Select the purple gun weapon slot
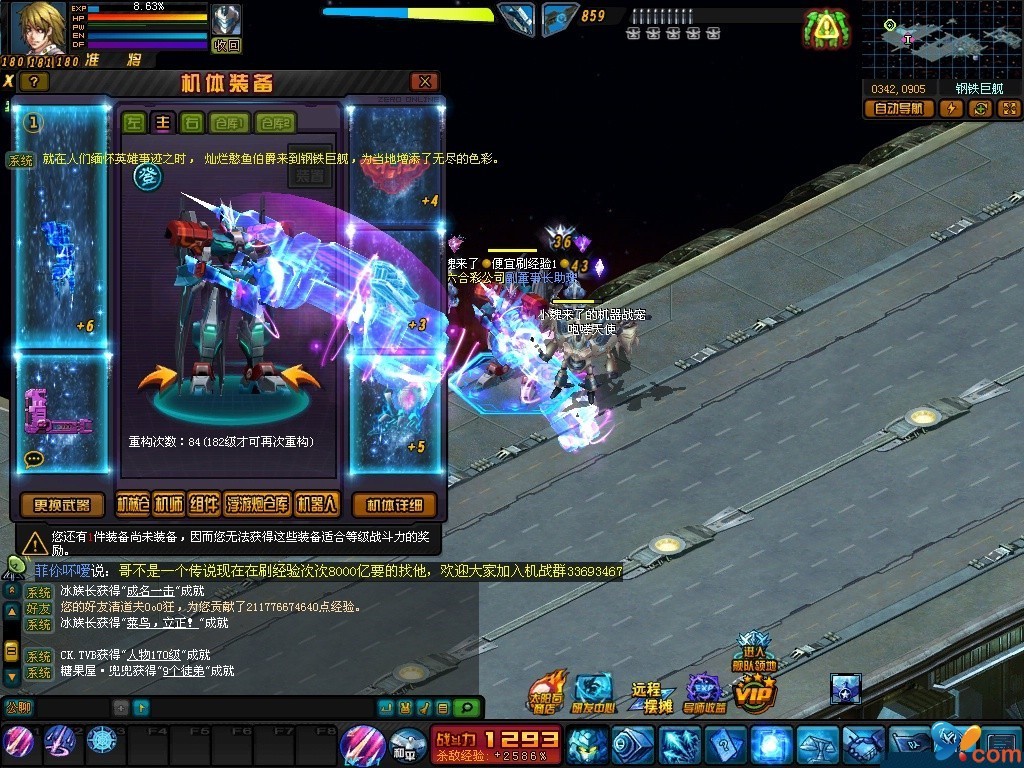The width and height of the screenshot is (1024, 768). [x=60, y=412]
